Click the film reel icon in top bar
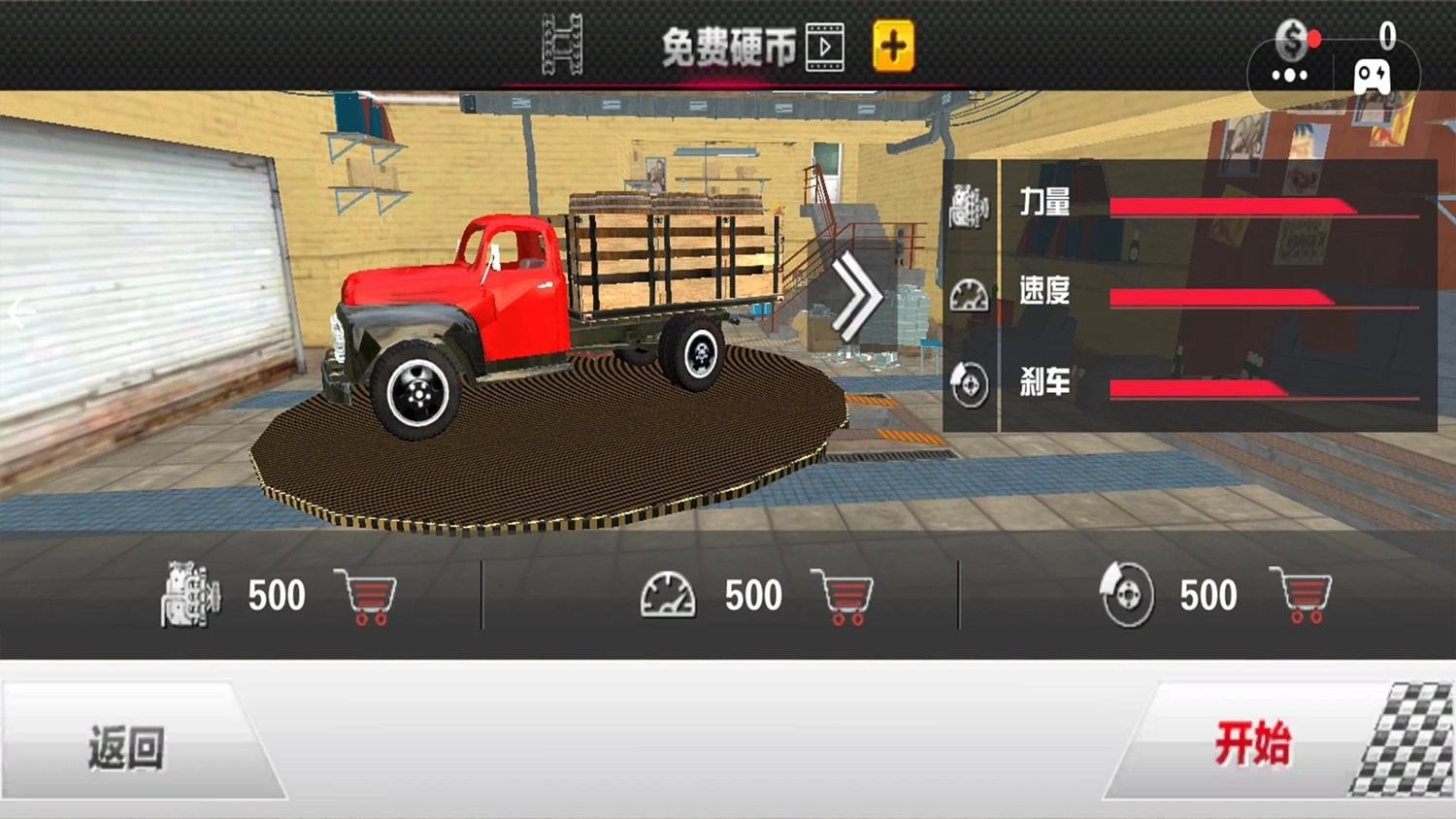The height and width of the screenshot is (819, 1456). tap(561, 45)
